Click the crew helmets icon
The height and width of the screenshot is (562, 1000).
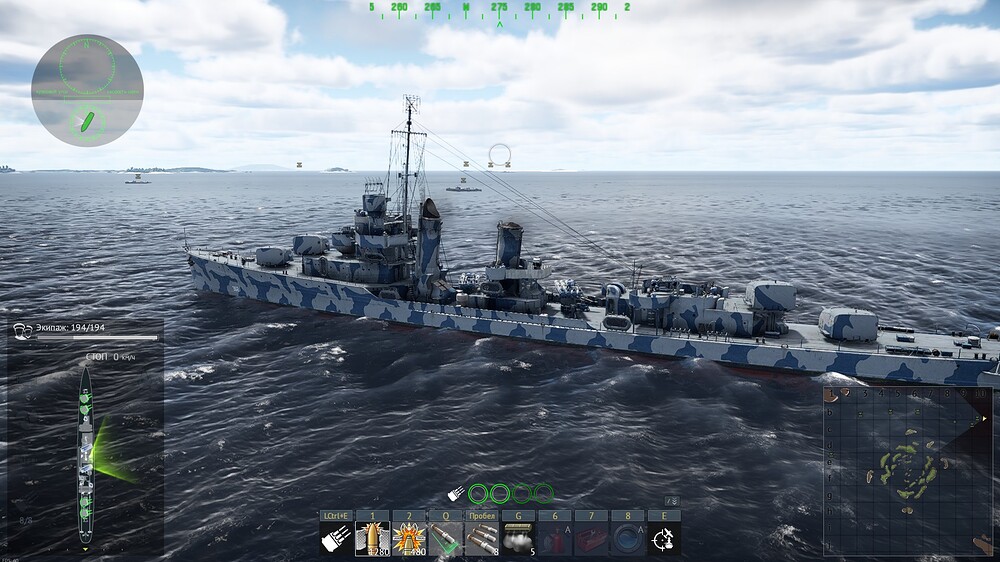click(21, 329)
